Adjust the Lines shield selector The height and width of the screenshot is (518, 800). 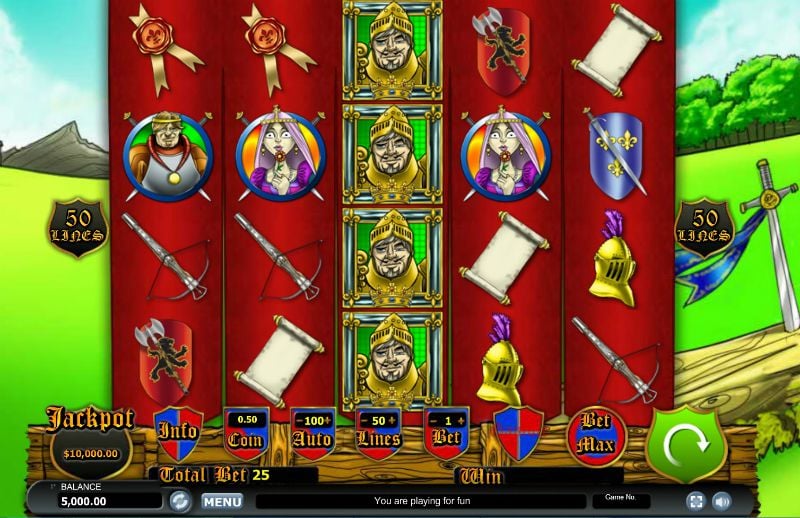(379, 432)
